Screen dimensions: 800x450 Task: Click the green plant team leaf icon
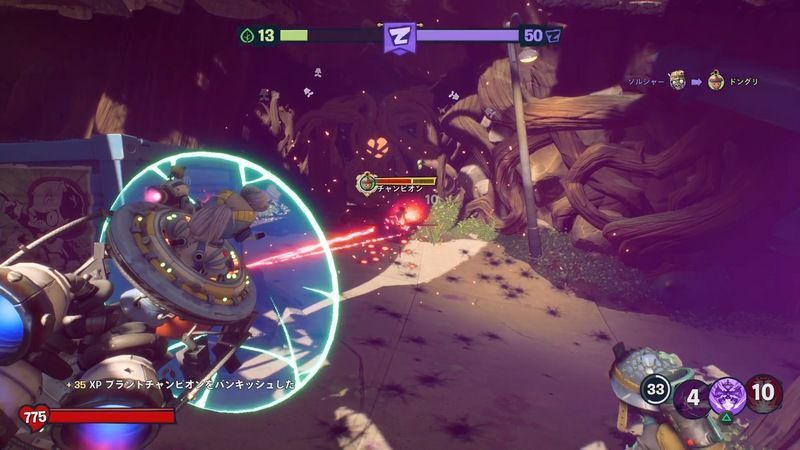click(246, 36)
